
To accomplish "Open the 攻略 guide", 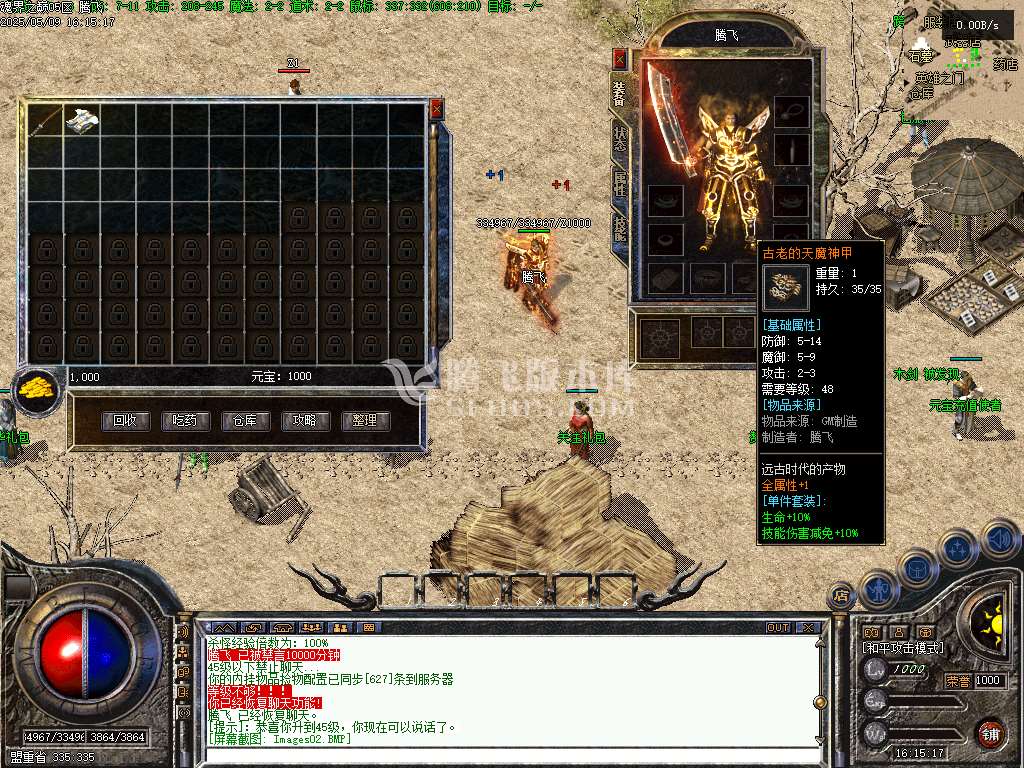I will coord(305,421).
